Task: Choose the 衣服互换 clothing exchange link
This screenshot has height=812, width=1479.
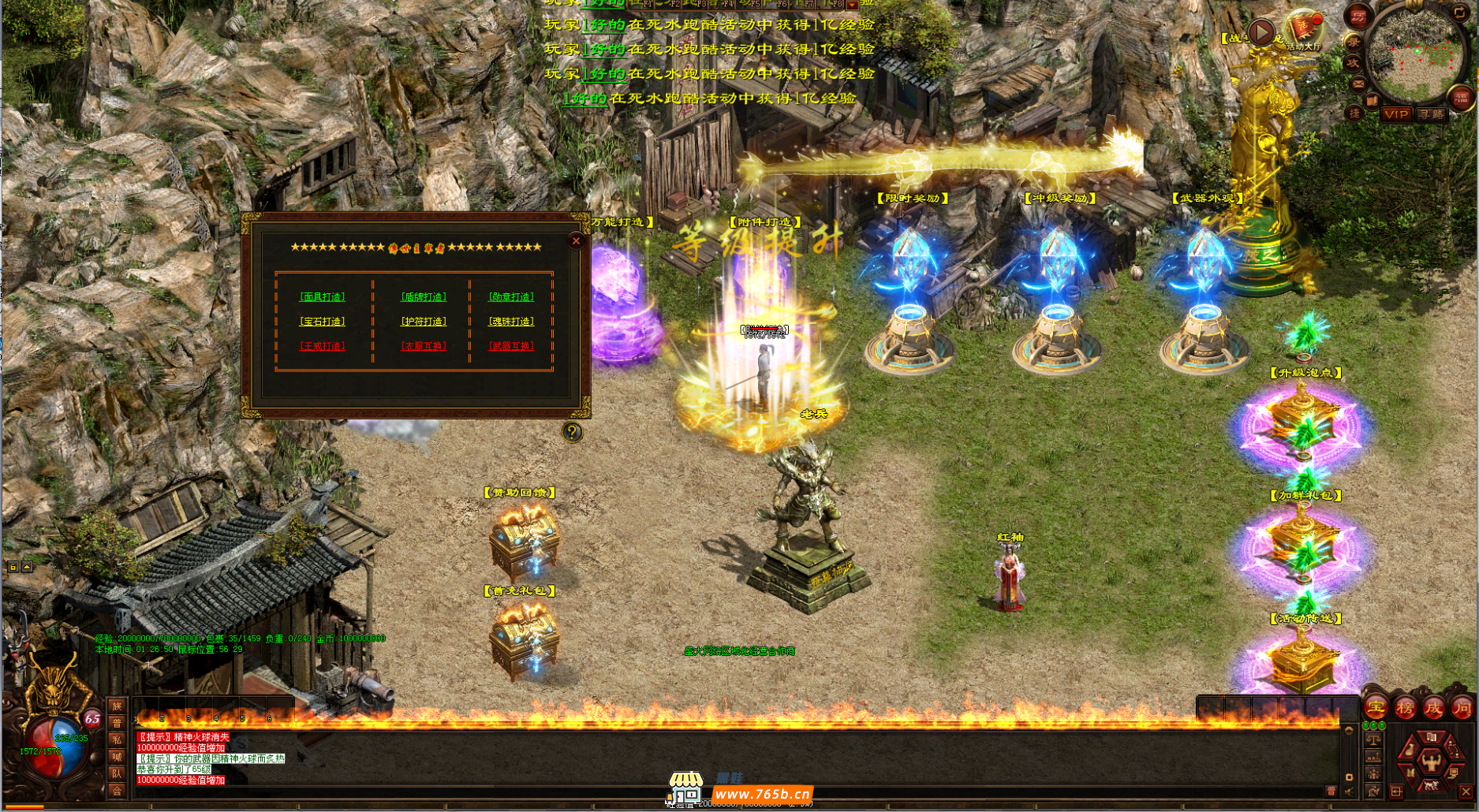Action: click(x=424, y=346)
